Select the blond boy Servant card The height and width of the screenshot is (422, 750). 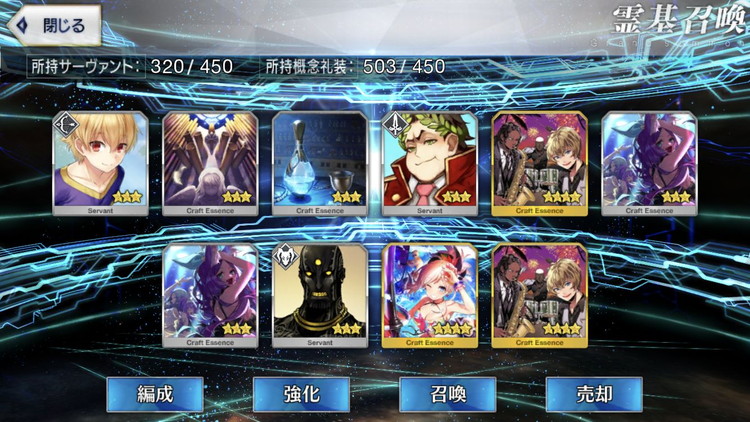(100, 162)
